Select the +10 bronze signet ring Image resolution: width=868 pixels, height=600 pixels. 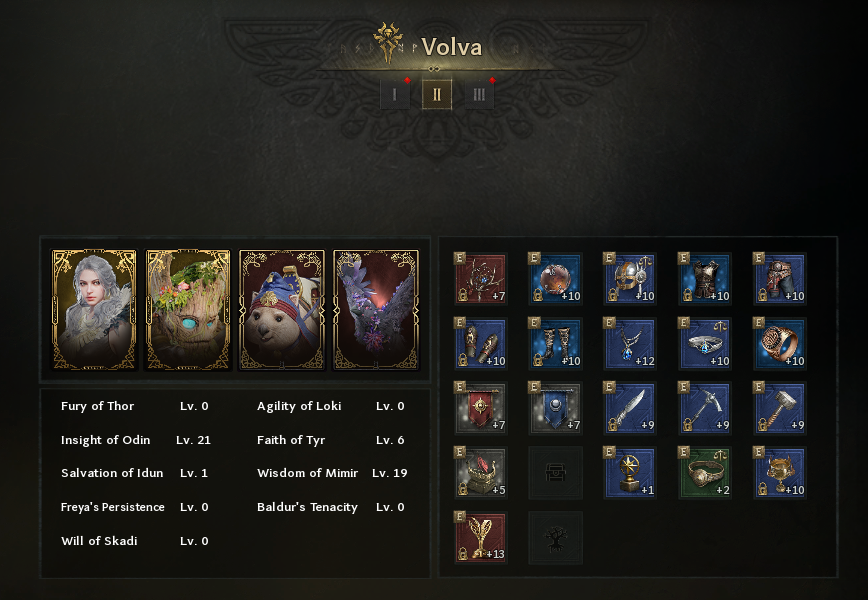click(x=780, y=343)
